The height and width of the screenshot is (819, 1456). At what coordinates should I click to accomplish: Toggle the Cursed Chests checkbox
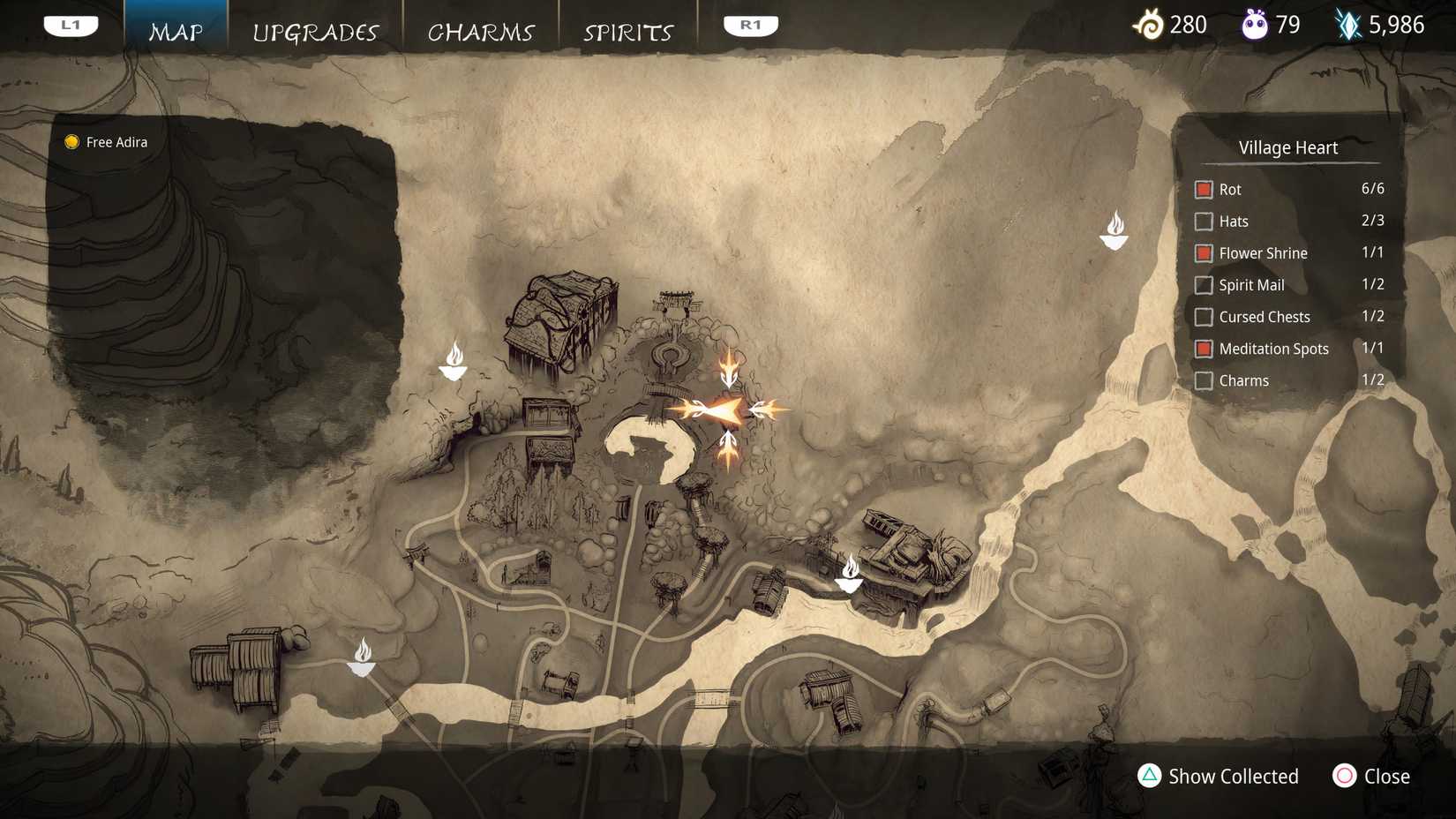1204,317
